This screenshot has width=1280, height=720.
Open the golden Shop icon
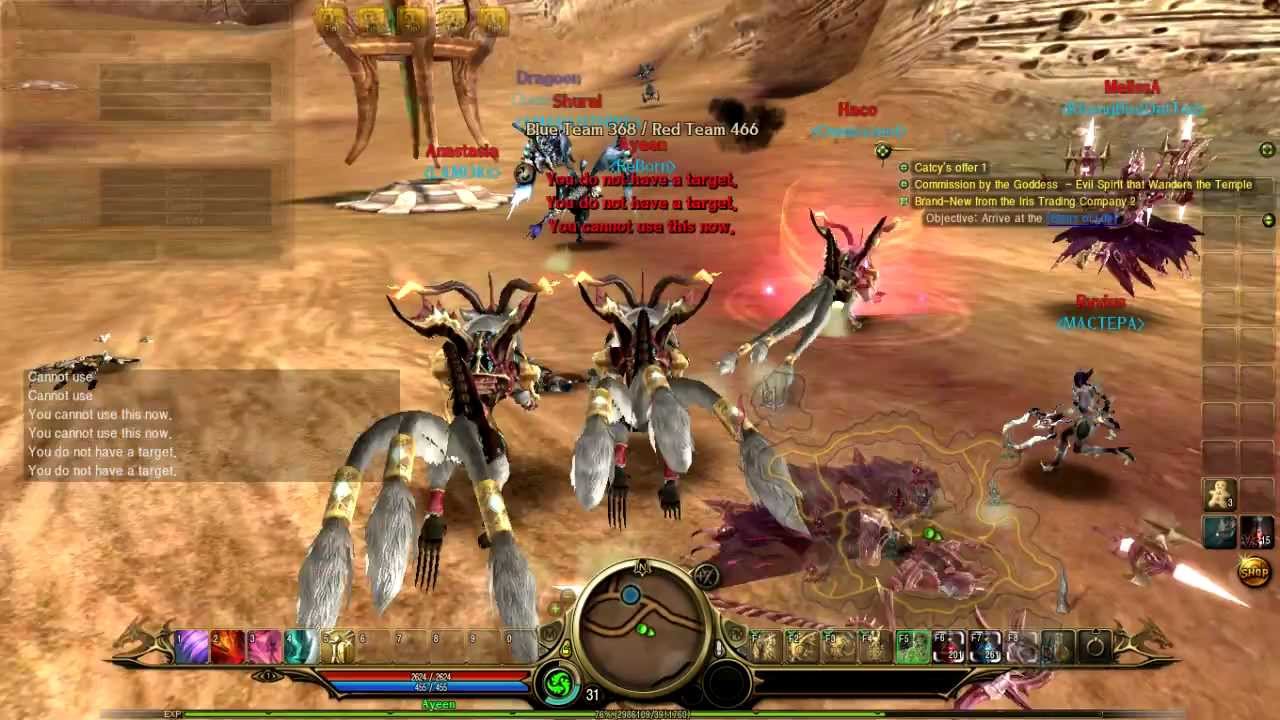(1254, 571)
